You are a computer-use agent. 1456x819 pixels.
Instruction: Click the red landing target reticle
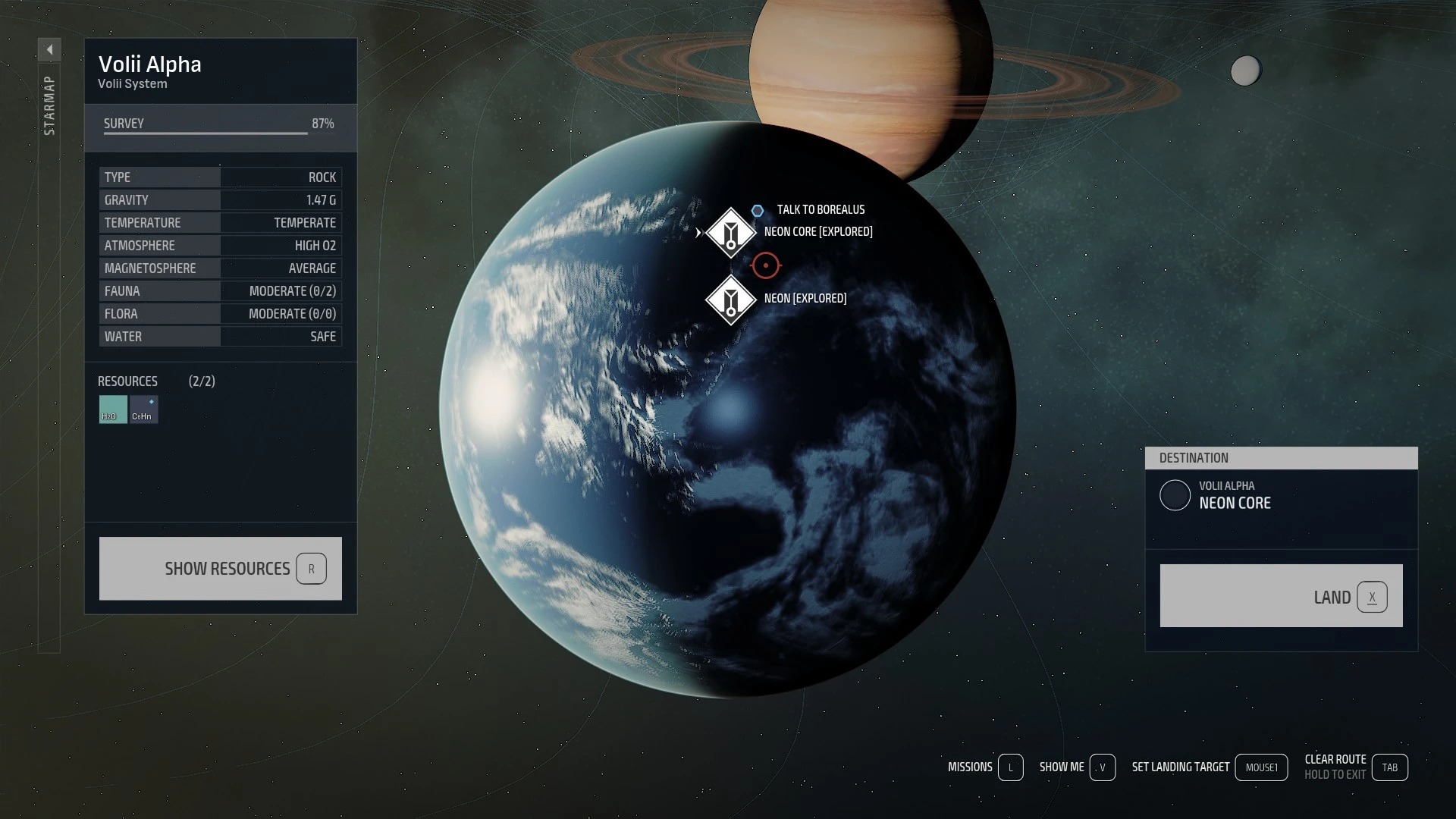[766, 265]
